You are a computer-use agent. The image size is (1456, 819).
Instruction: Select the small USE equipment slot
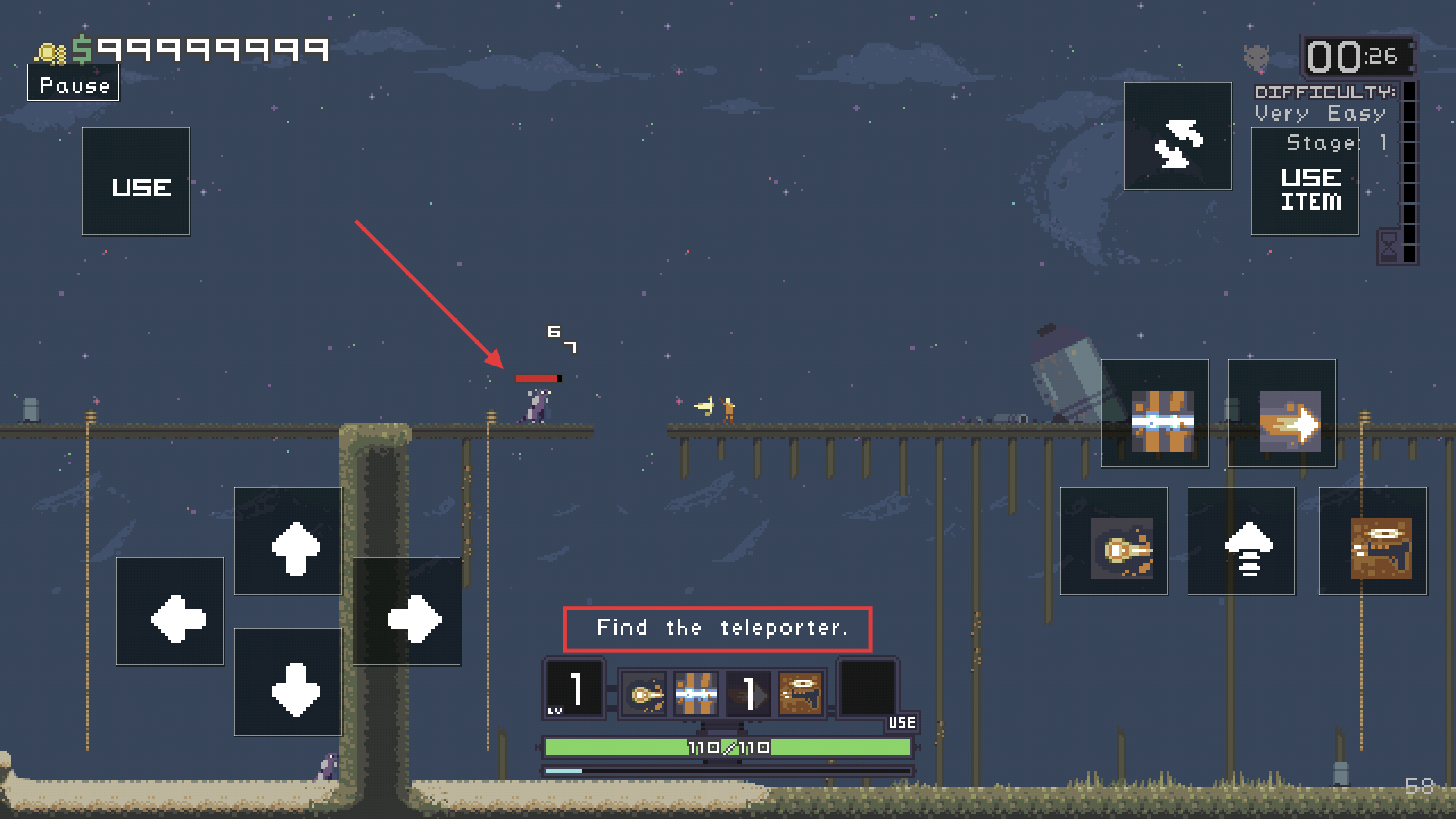[870, 692]
